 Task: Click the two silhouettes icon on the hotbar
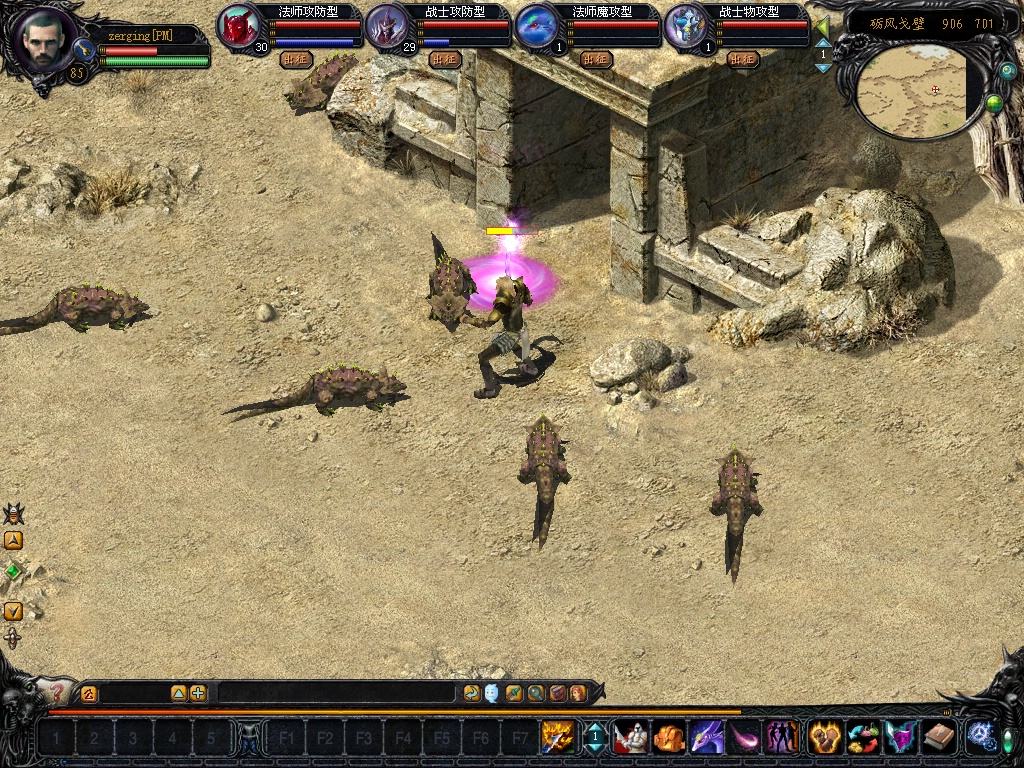[782, 737]
